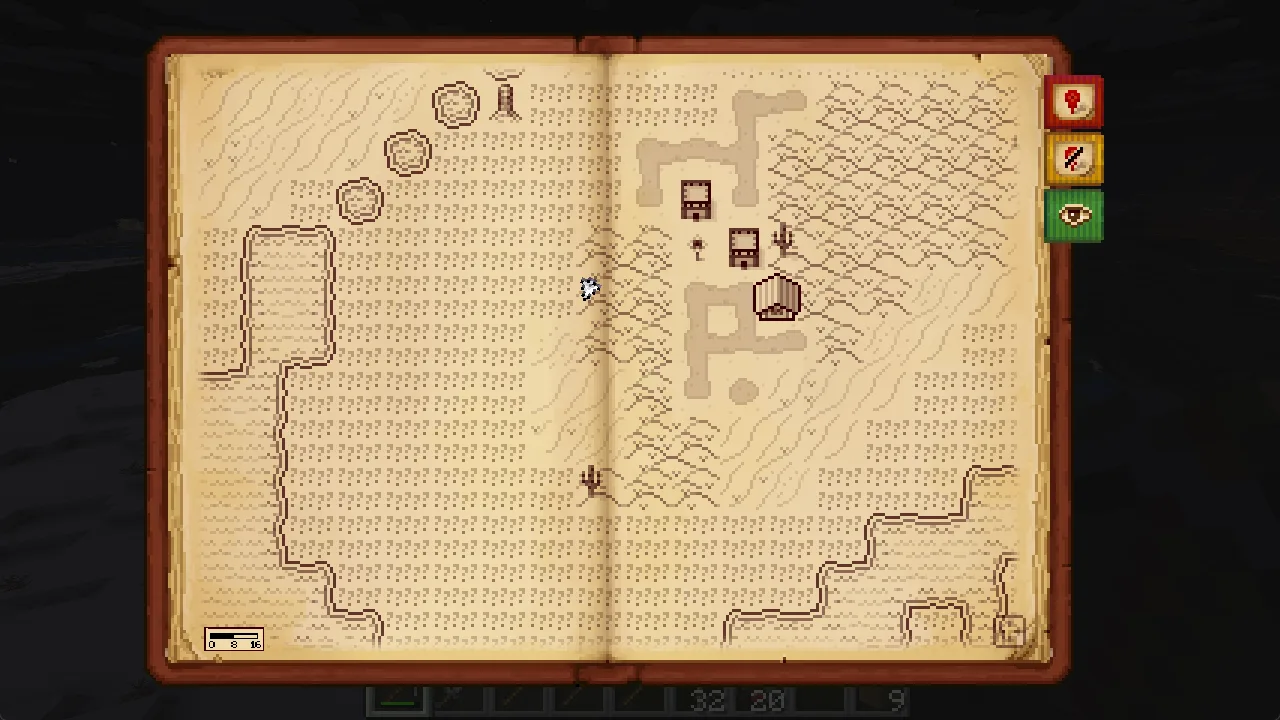Click the large tent-shaped hut marker

pyautogui.click(x=777, y=298)
